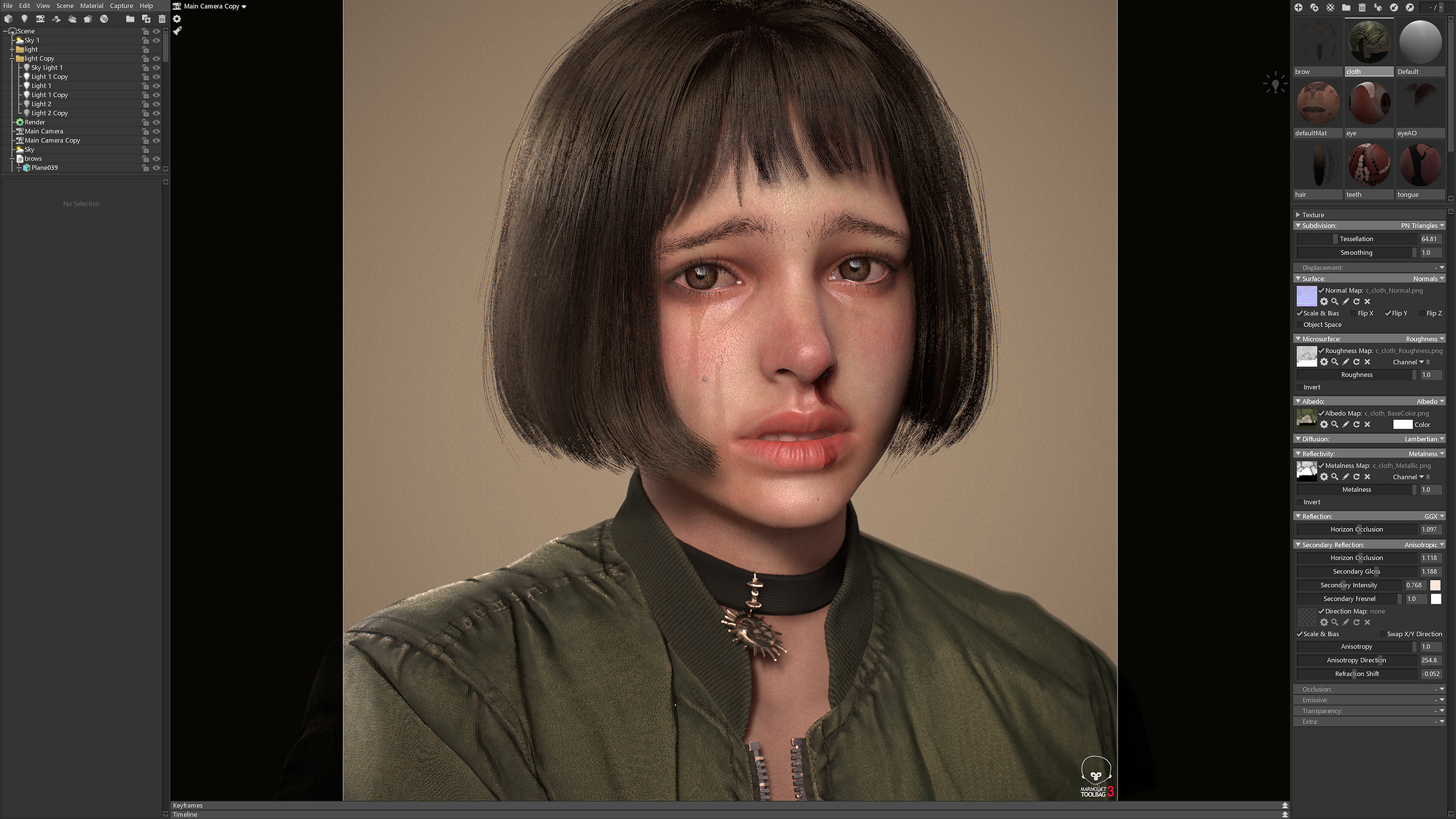Open the Main Camera Copy viewport dropdown

pos(243,6)
